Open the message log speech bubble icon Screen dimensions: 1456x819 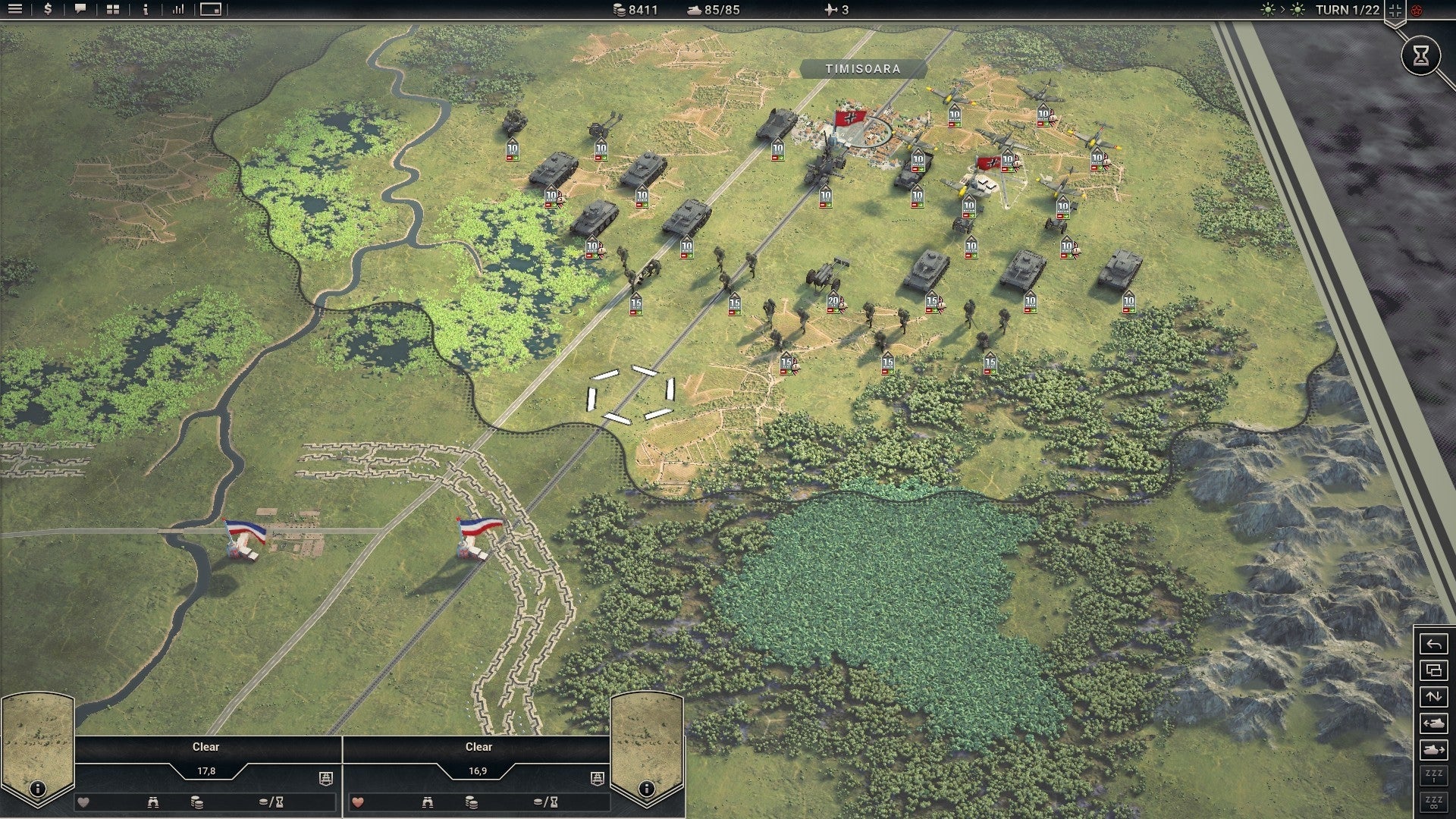tap(80, 10)
